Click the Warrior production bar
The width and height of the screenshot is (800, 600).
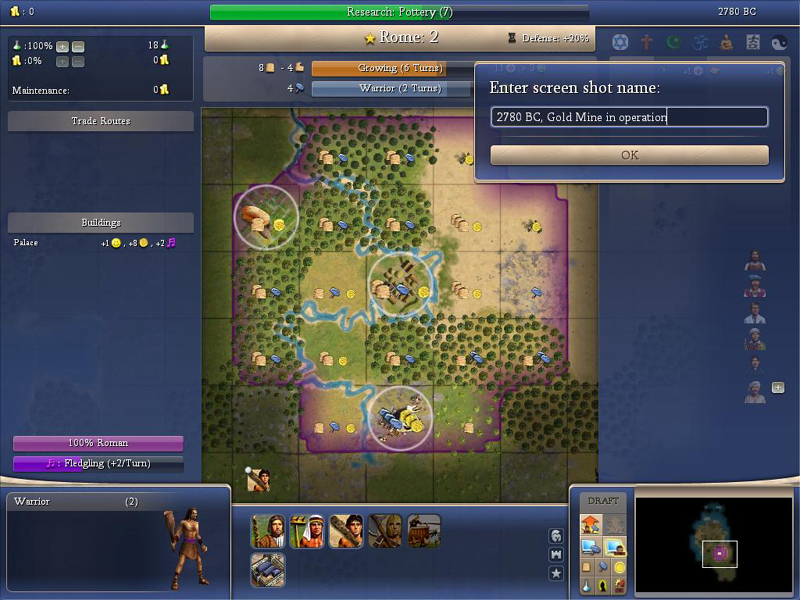(391, 88)
